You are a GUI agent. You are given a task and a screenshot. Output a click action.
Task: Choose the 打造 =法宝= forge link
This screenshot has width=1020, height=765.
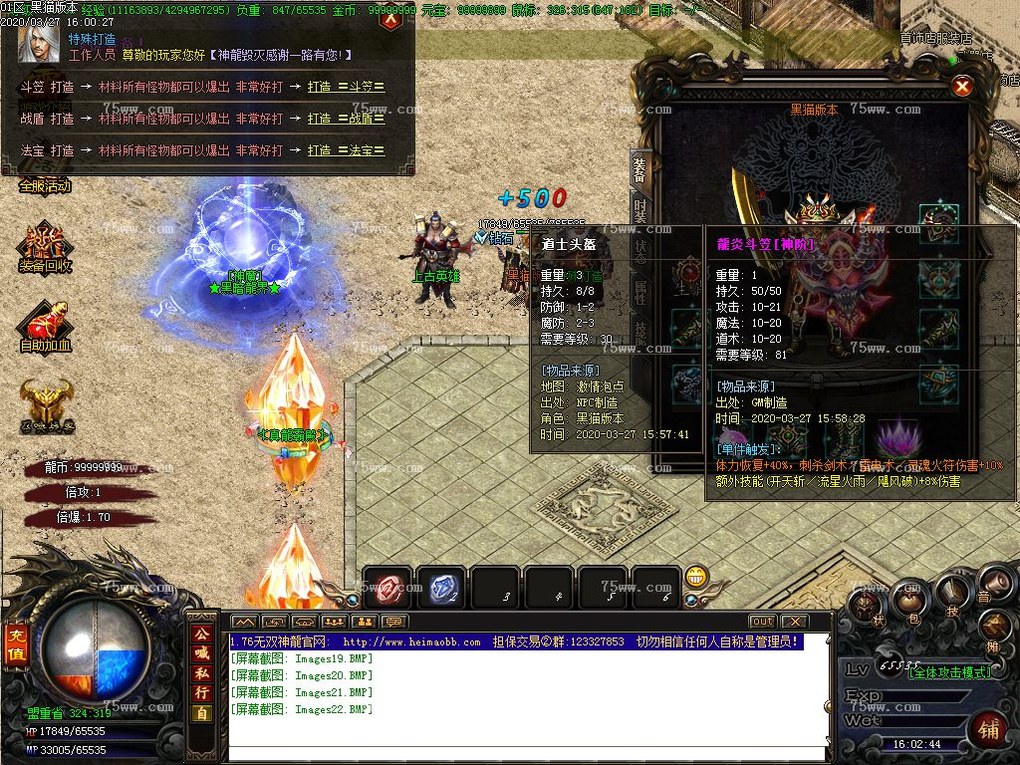coord(346,150)
